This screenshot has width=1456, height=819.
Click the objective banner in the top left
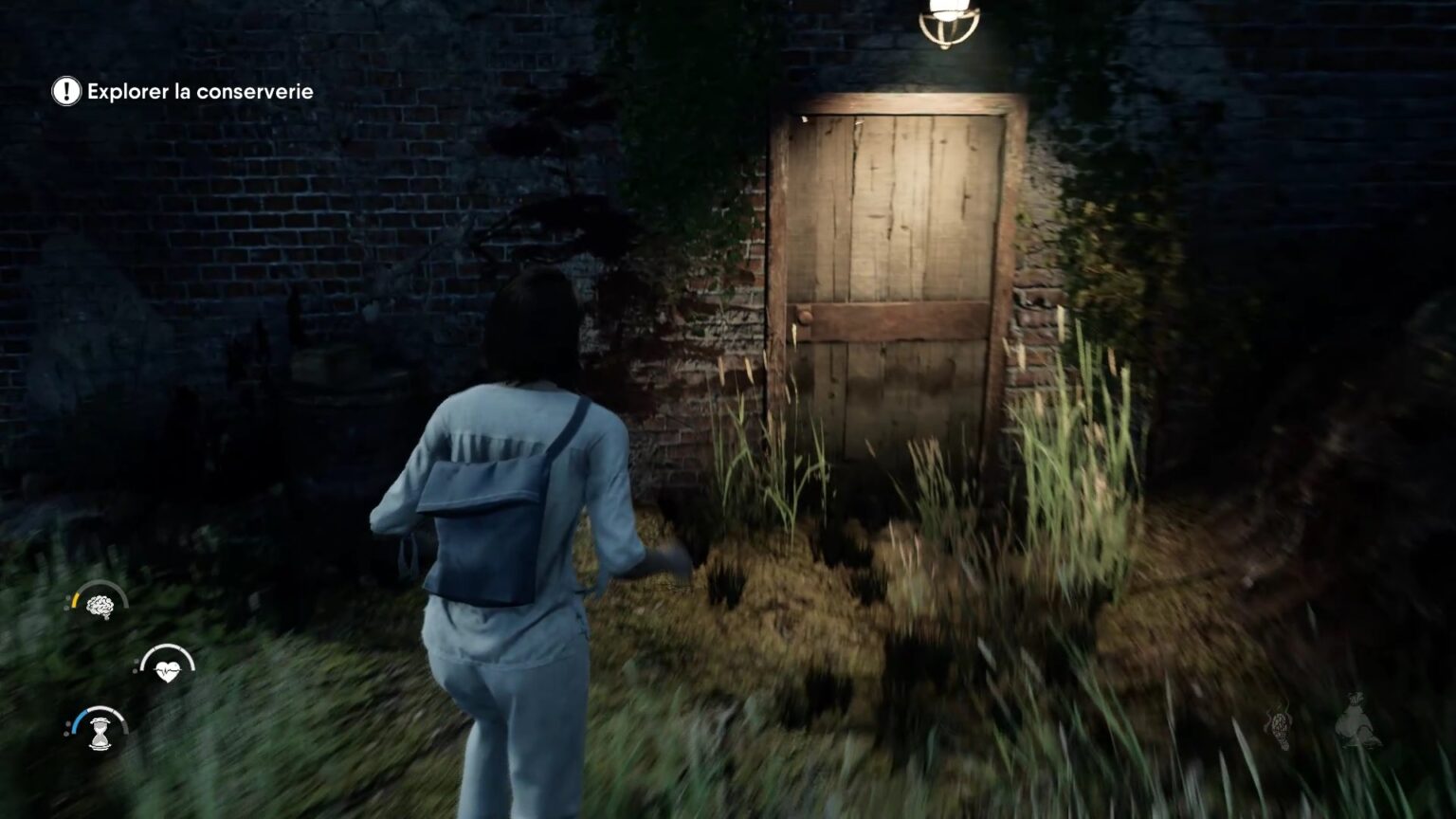pos(180,92)
